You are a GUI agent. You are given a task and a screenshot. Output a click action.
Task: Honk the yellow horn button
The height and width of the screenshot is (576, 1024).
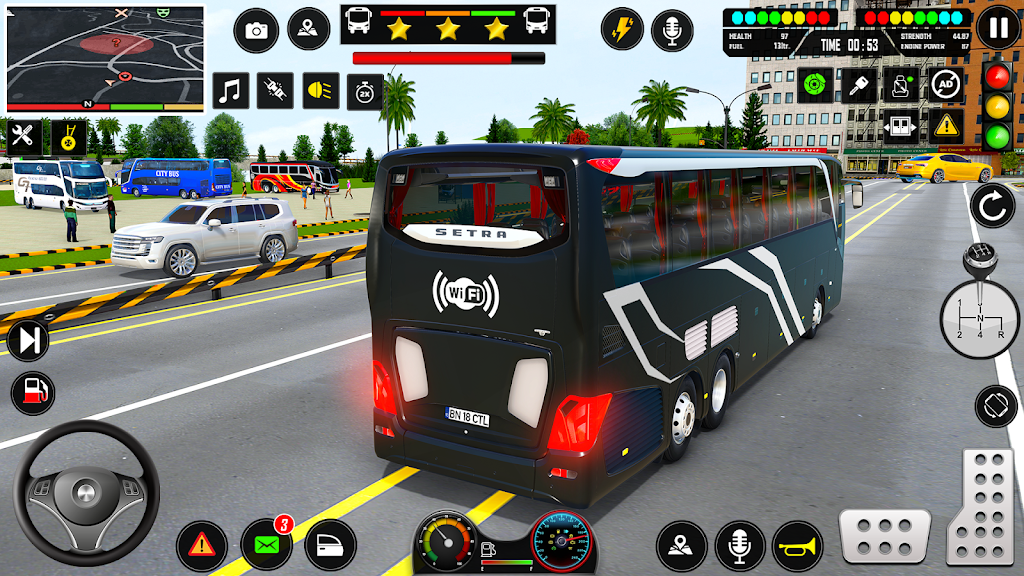796,546
